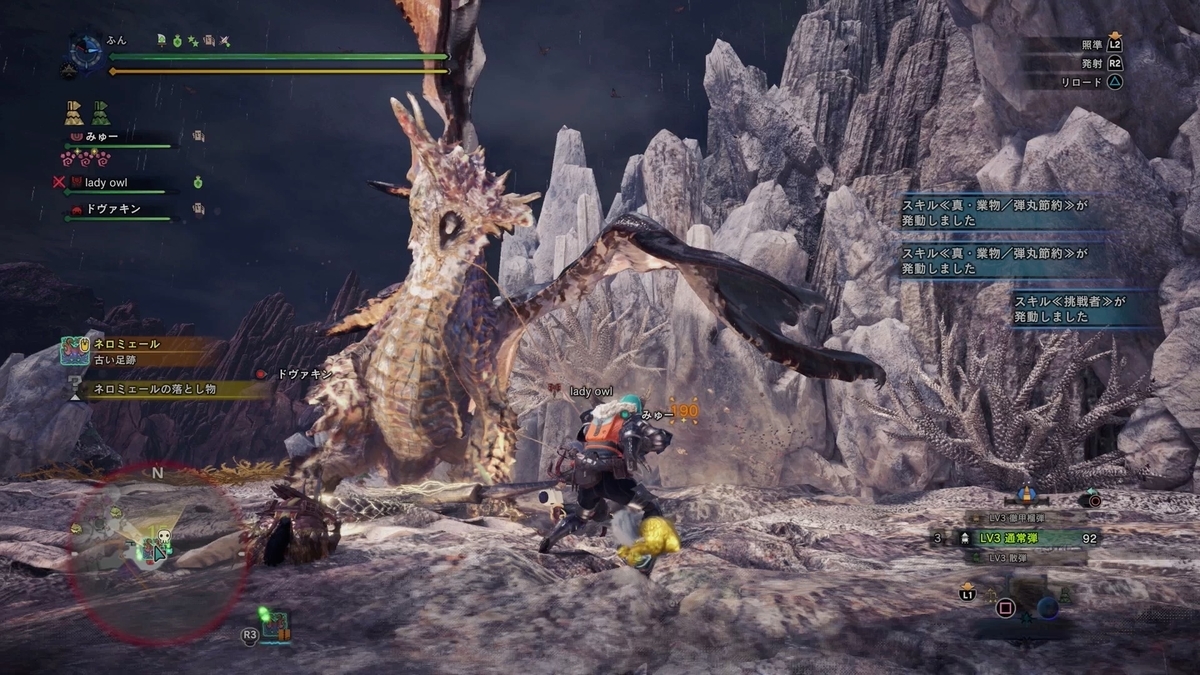Select the LV3 通常弾 ammo entry
This screenshot has width=1200, height=675.
1010,538
